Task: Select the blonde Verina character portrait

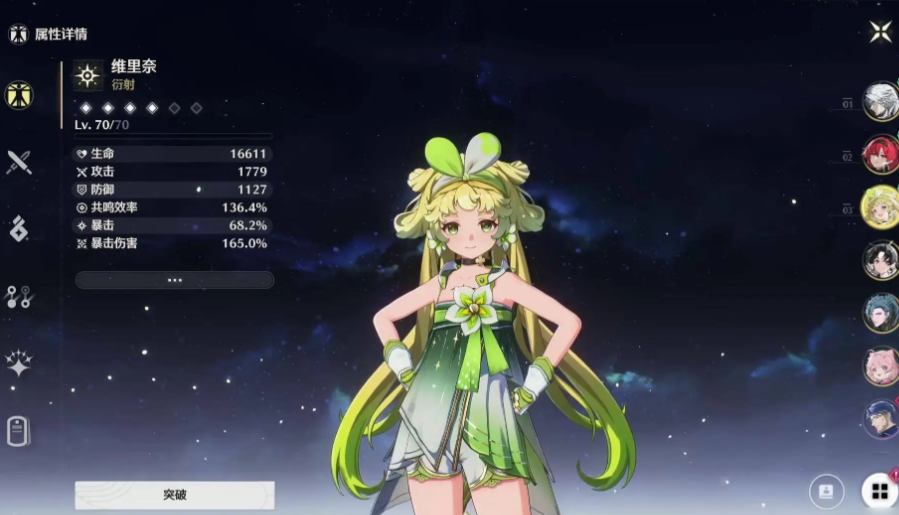Action: [881, 207]
